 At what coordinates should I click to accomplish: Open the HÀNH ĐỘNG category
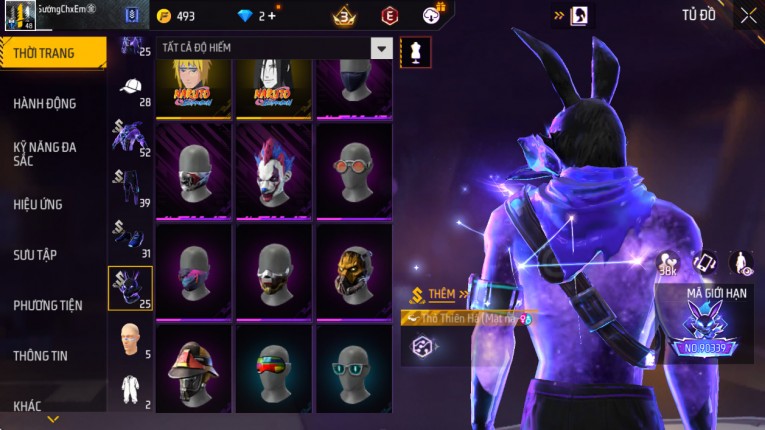(45, 103)
